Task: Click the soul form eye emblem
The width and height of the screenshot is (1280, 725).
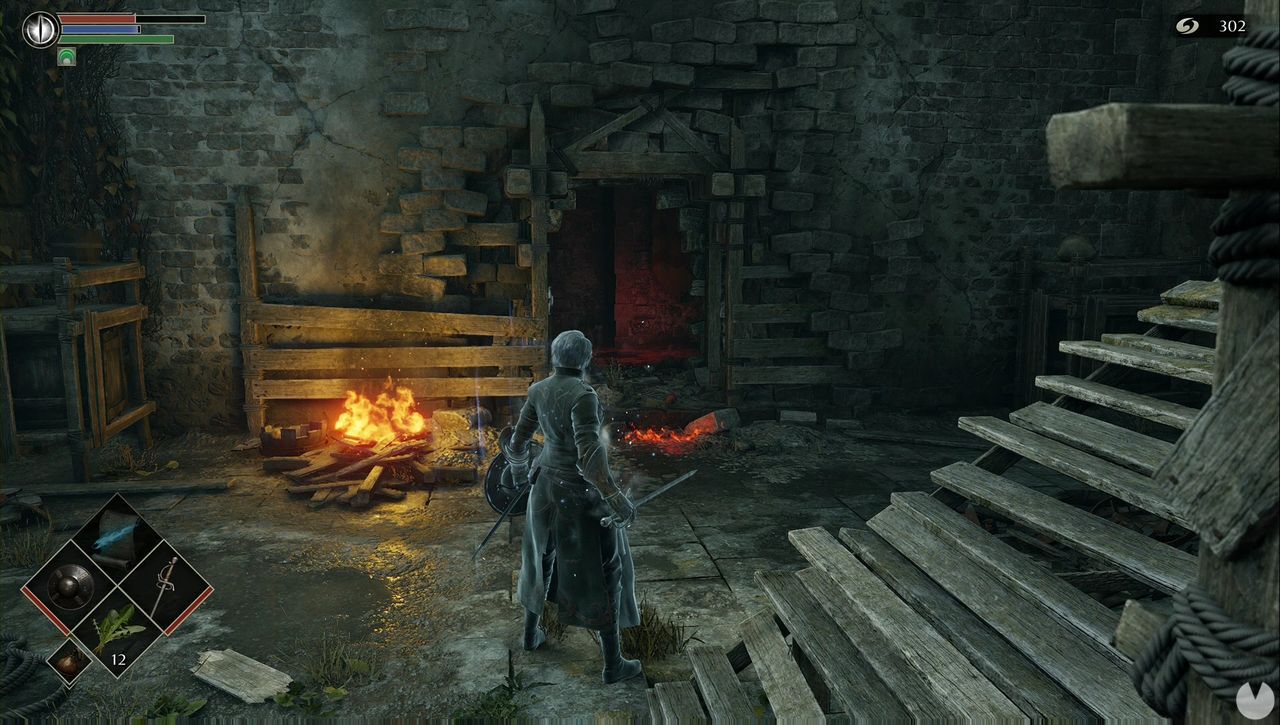Action: [40, 29]
